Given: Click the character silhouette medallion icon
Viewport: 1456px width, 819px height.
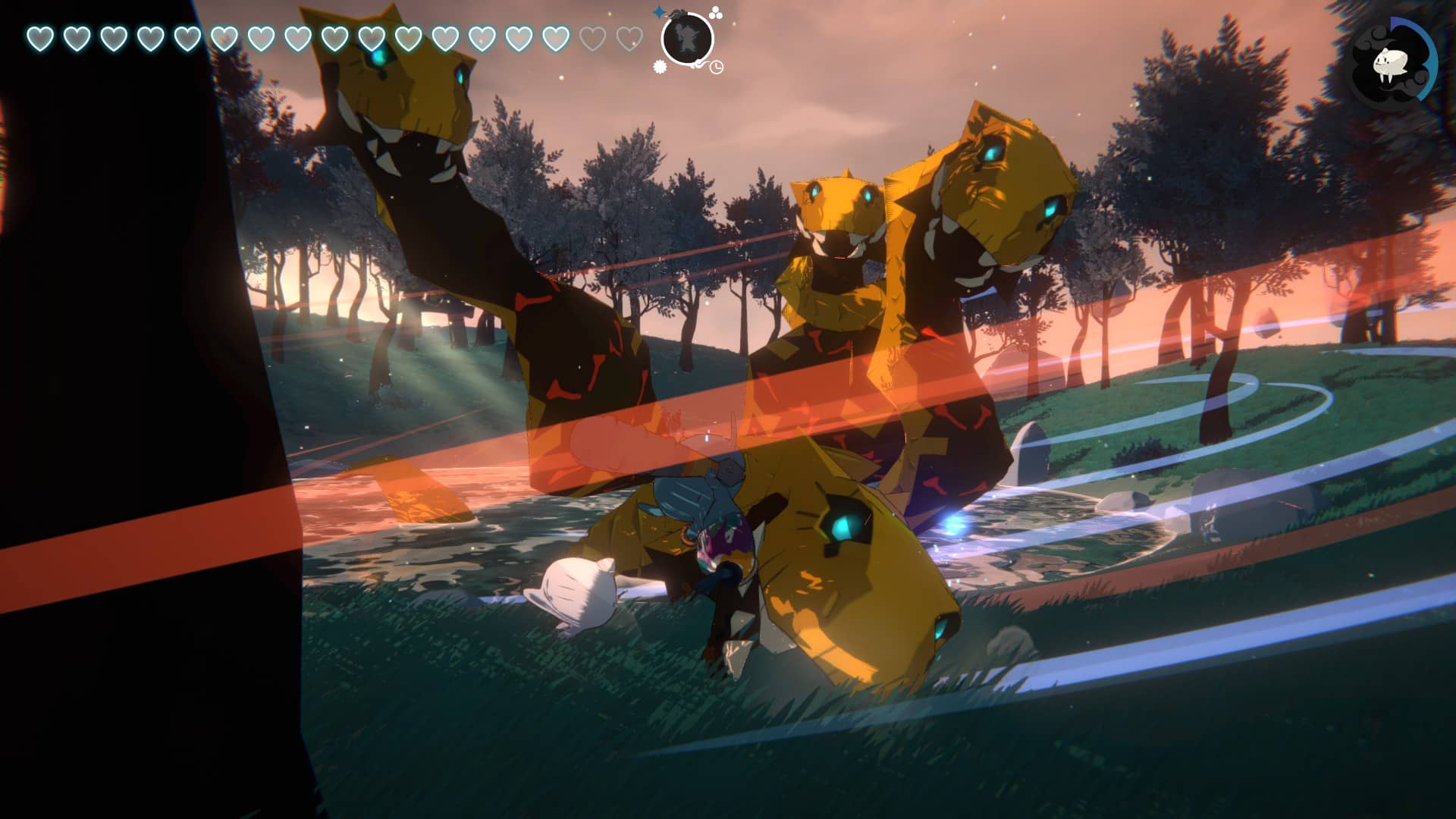Looking at the screenshot, I should tap(687, 39).
